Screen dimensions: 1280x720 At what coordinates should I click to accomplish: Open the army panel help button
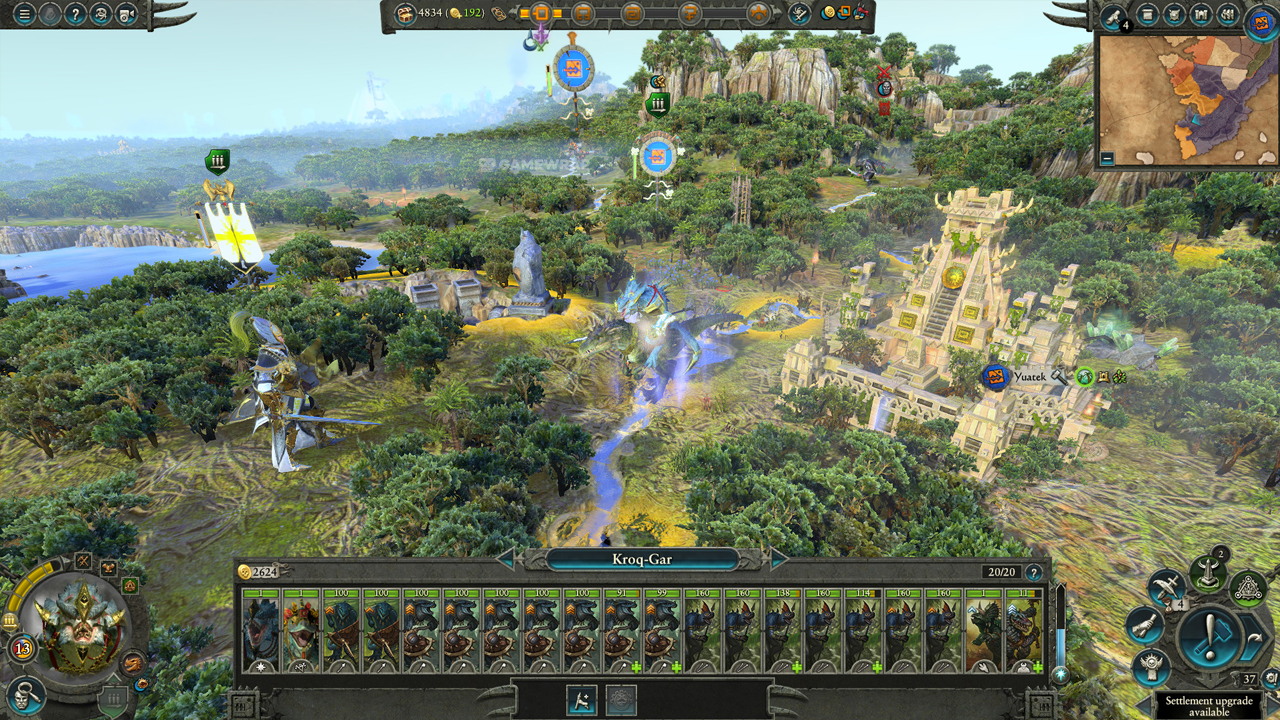point(1033,573)
